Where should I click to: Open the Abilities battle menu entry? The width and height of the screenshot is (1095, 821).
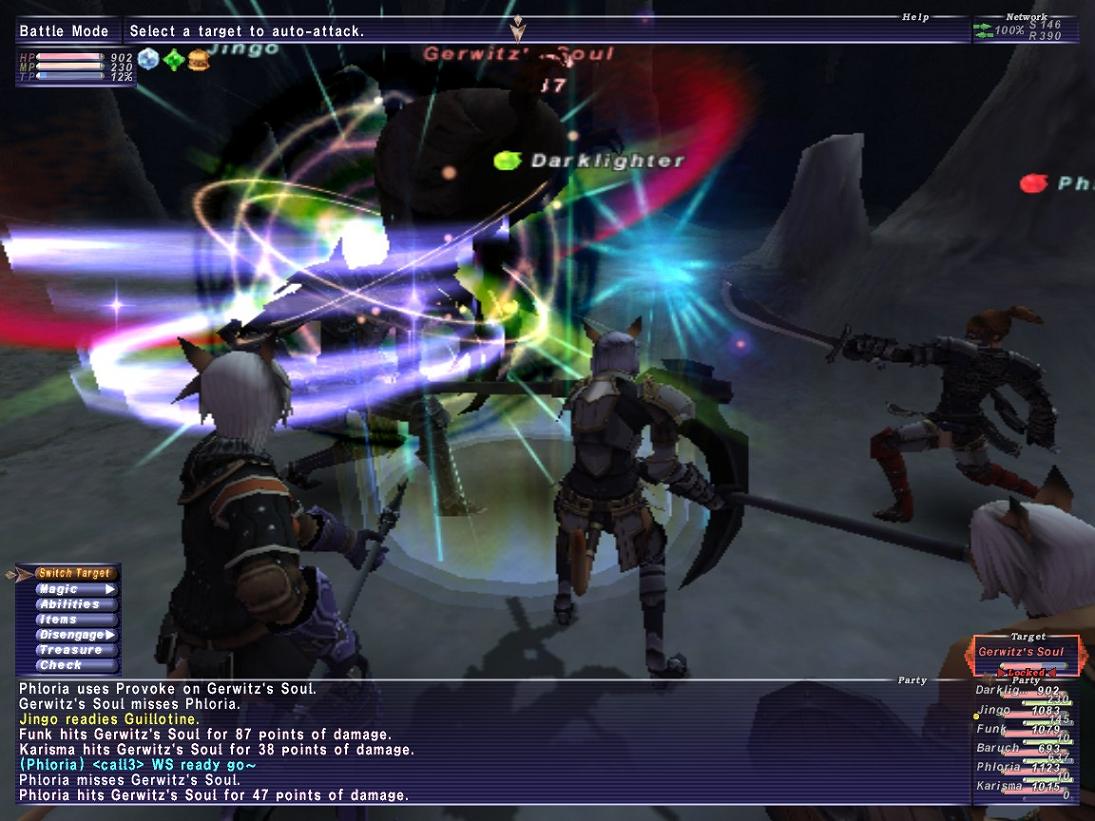click(x=70, y=605)
